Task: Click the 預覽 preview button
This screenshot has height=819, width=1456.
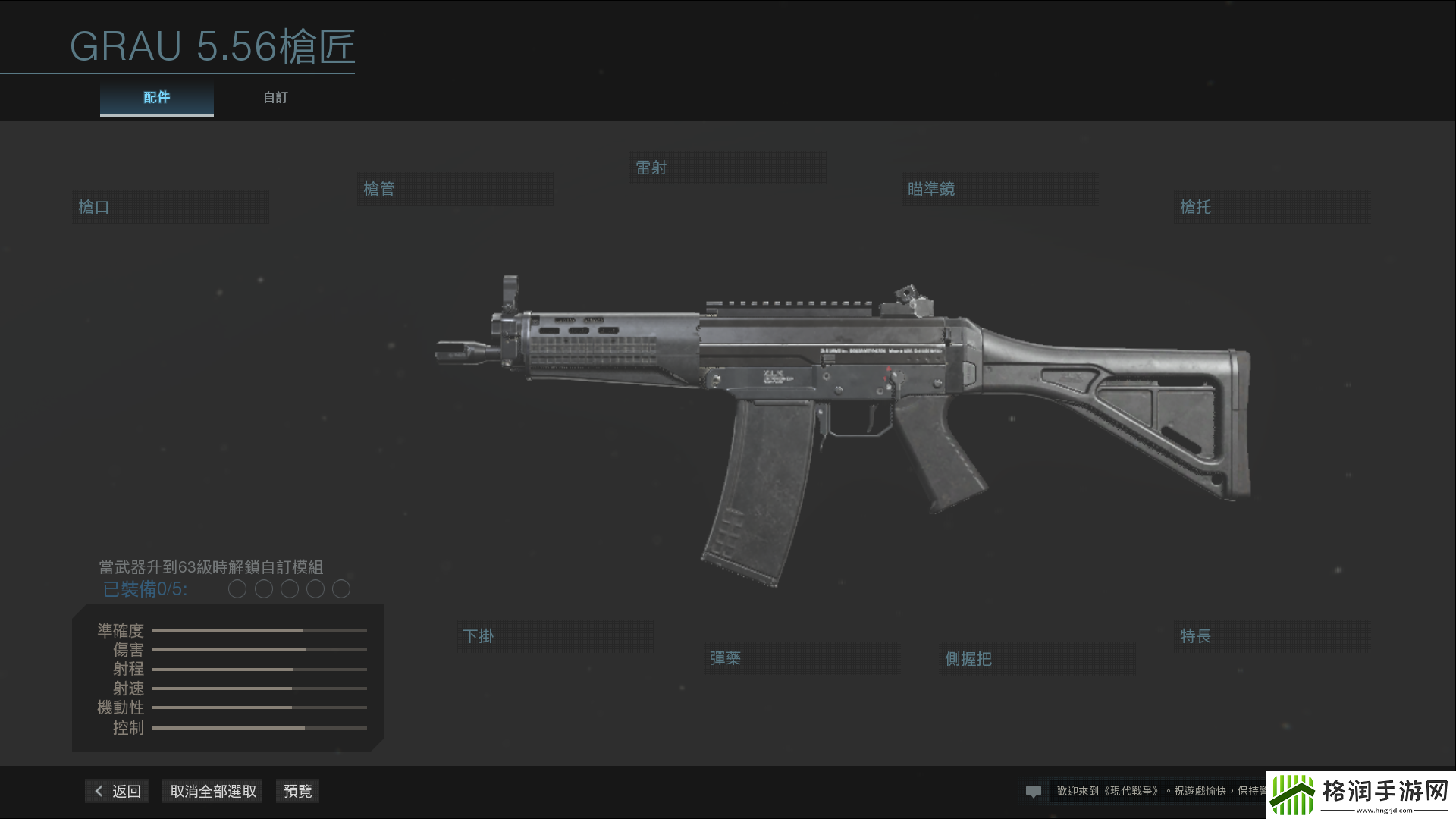Action: [297, 790]
